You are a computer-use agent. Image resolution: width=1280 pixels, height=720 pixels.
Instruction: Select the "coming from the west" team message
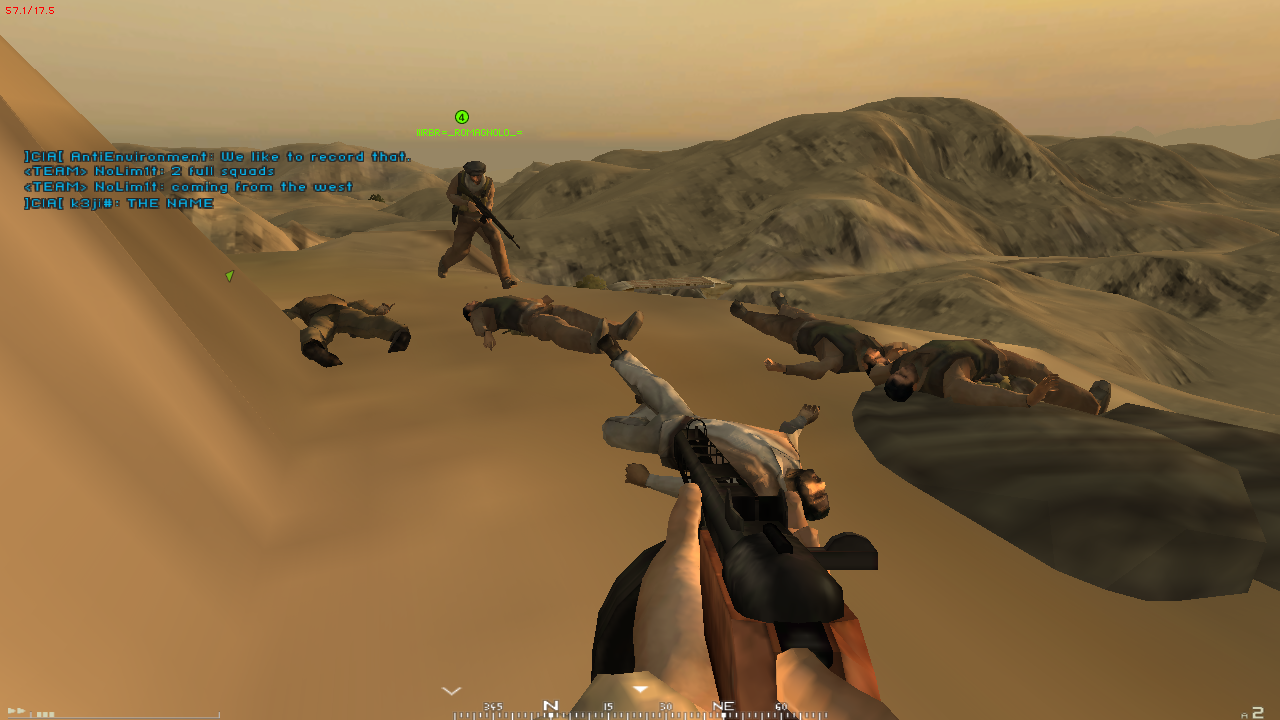click(x=188, y=187)
